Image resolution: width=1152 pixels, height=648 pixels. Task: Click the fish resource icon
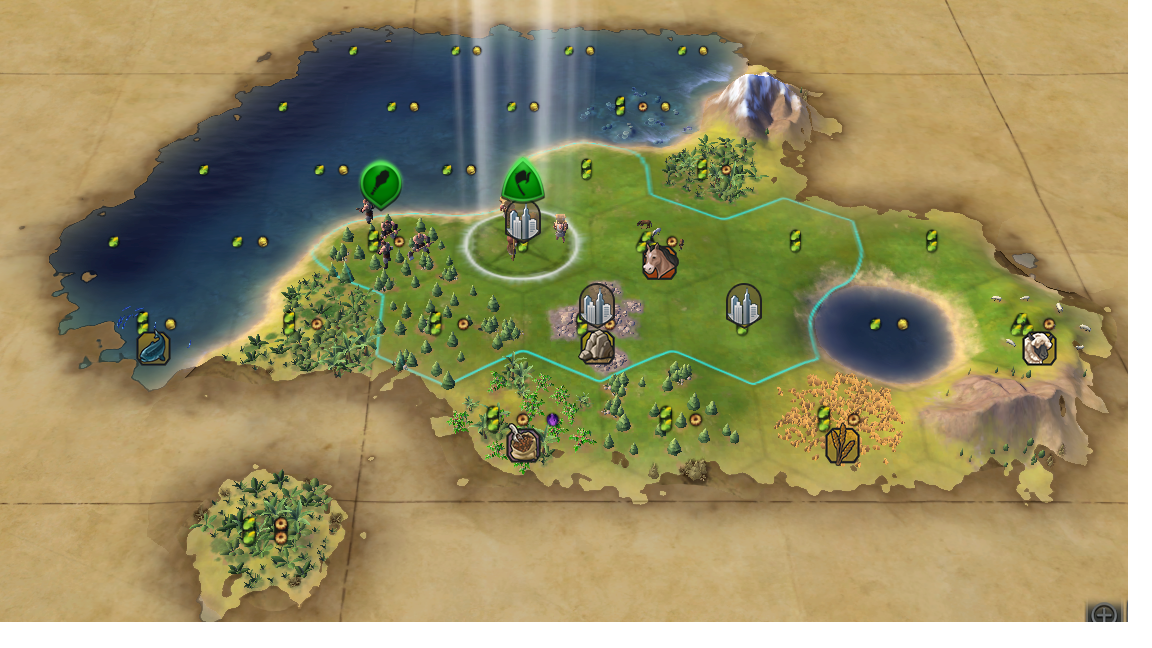coord(153,348)
